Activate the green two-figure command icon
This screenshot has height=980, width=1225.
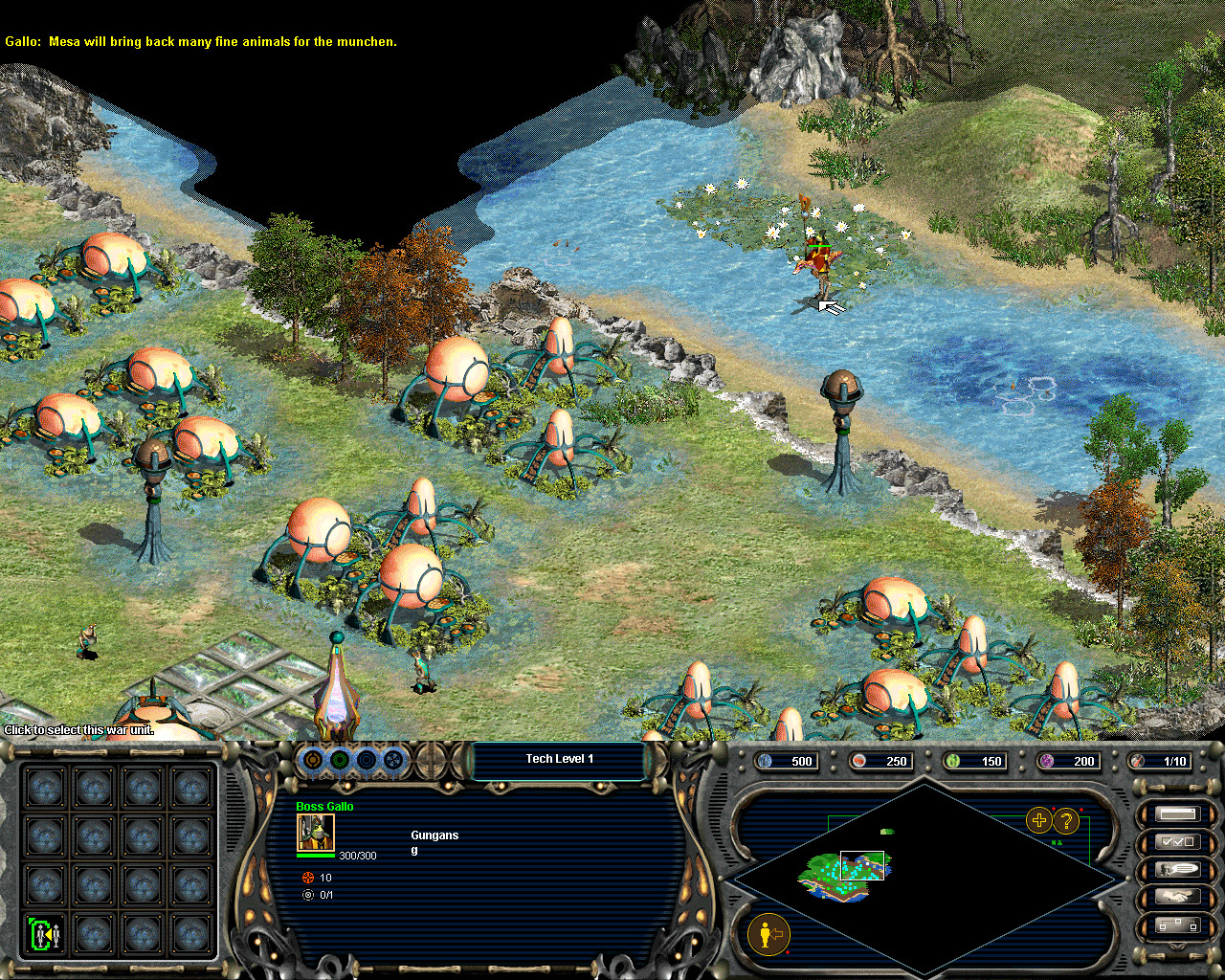tap(45, 933)
